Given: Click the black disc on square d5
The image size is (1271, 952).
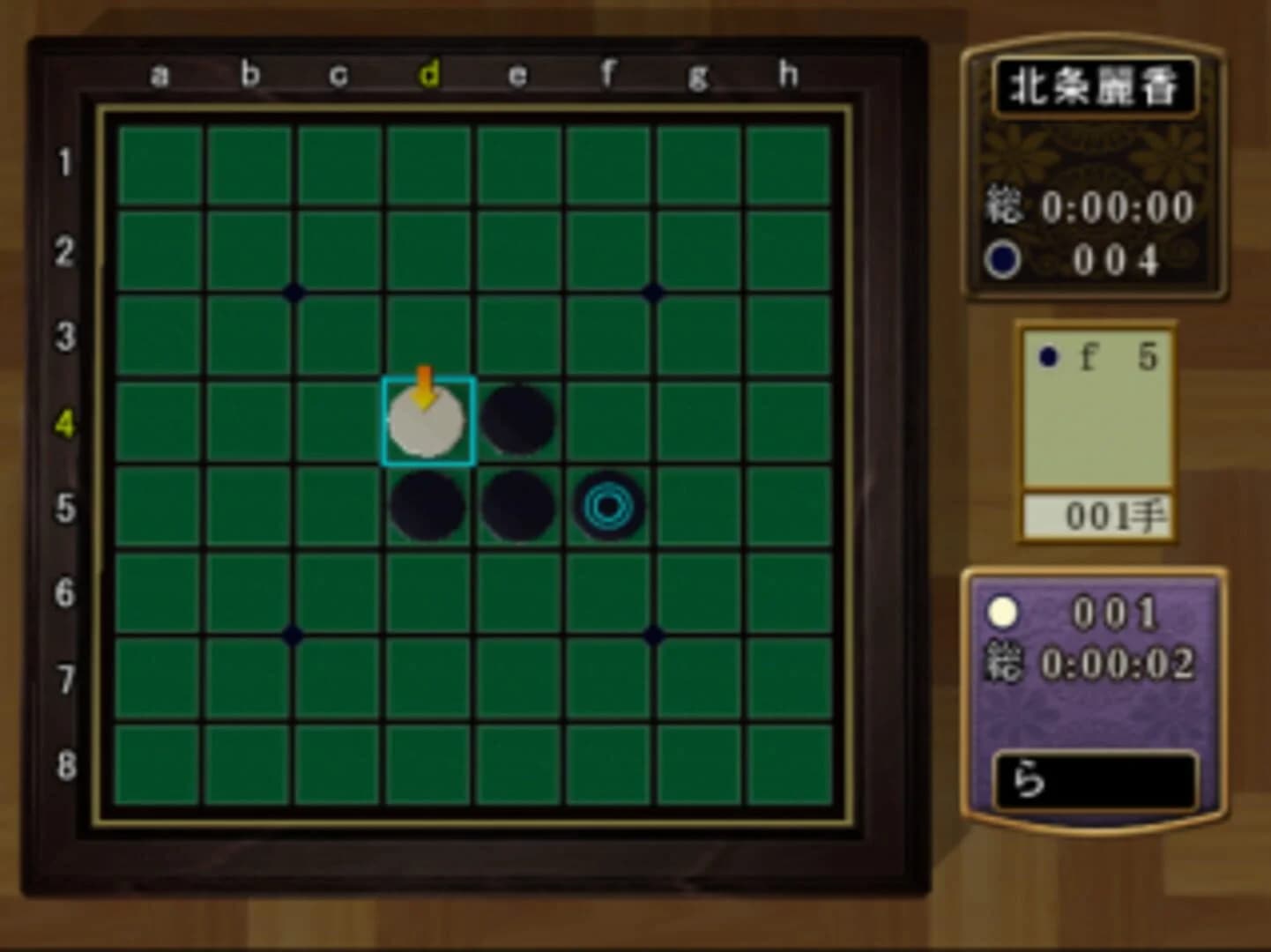Looking at the screenshot, I should pos(429,507).
